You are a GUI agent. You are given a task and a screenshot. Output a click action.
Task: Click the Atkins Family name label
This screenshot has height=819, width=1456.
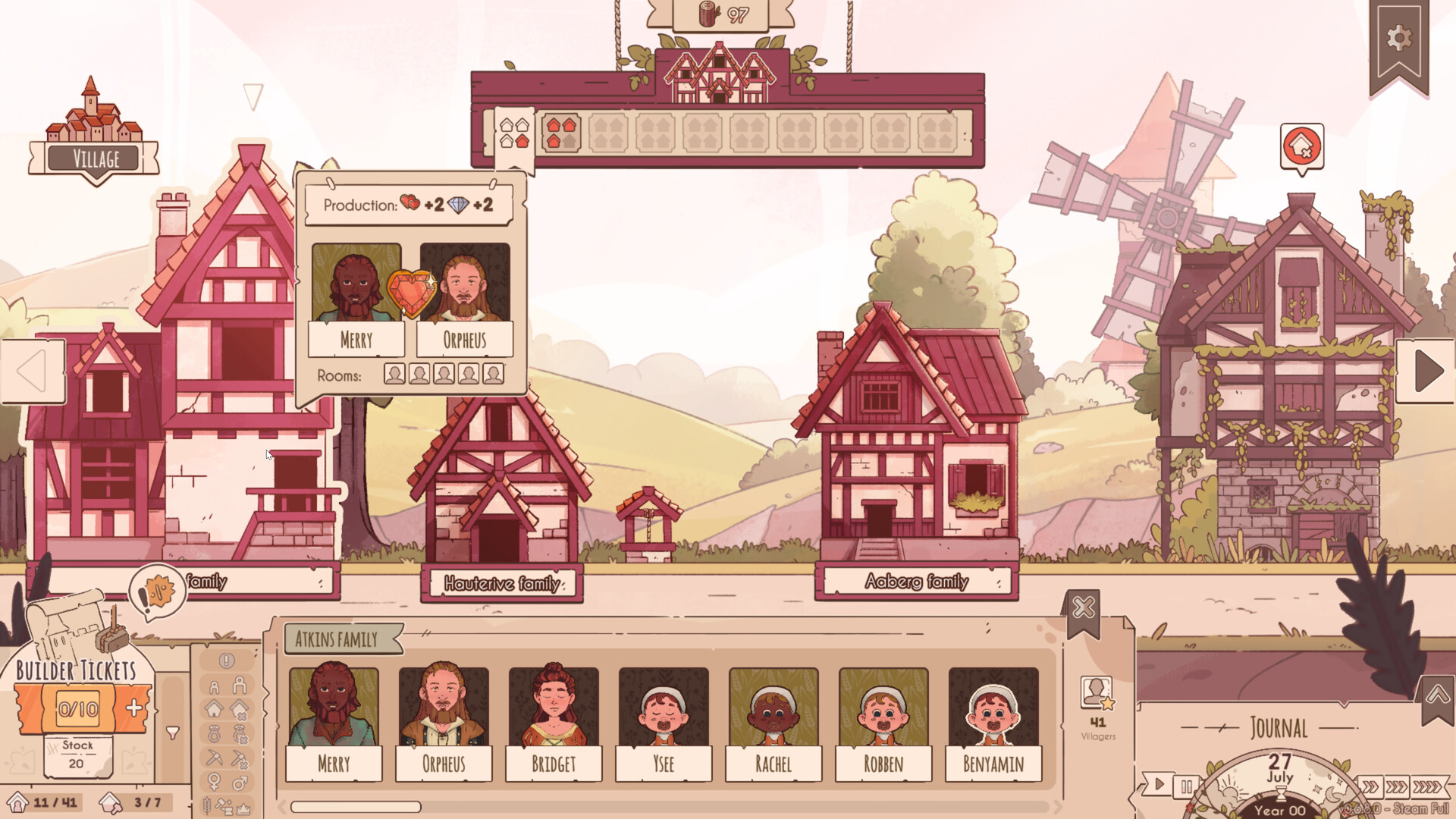point(338,639)
